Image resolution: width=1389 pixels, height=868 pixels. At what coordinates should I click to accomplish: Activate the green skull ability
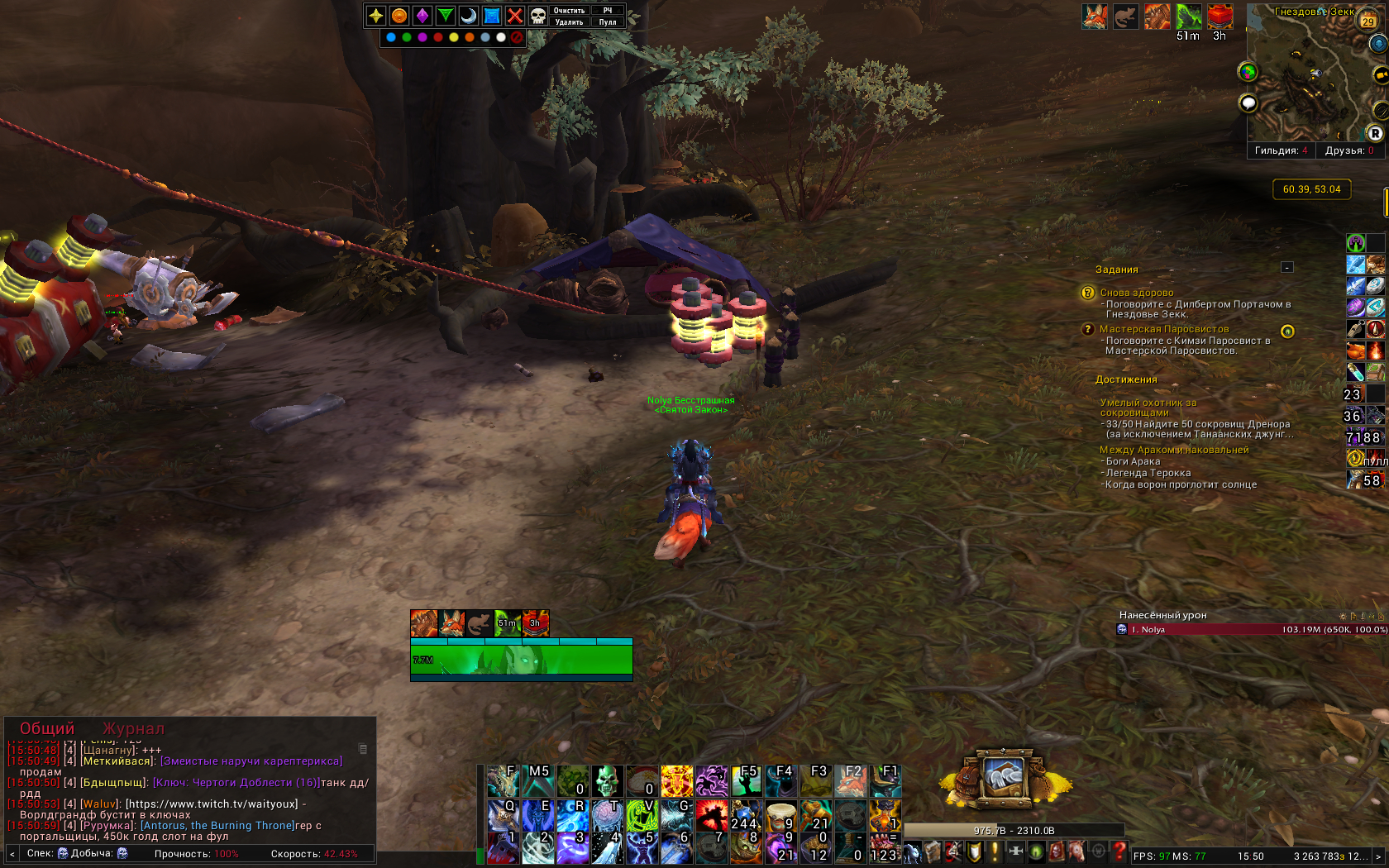[x=607, y=781]
